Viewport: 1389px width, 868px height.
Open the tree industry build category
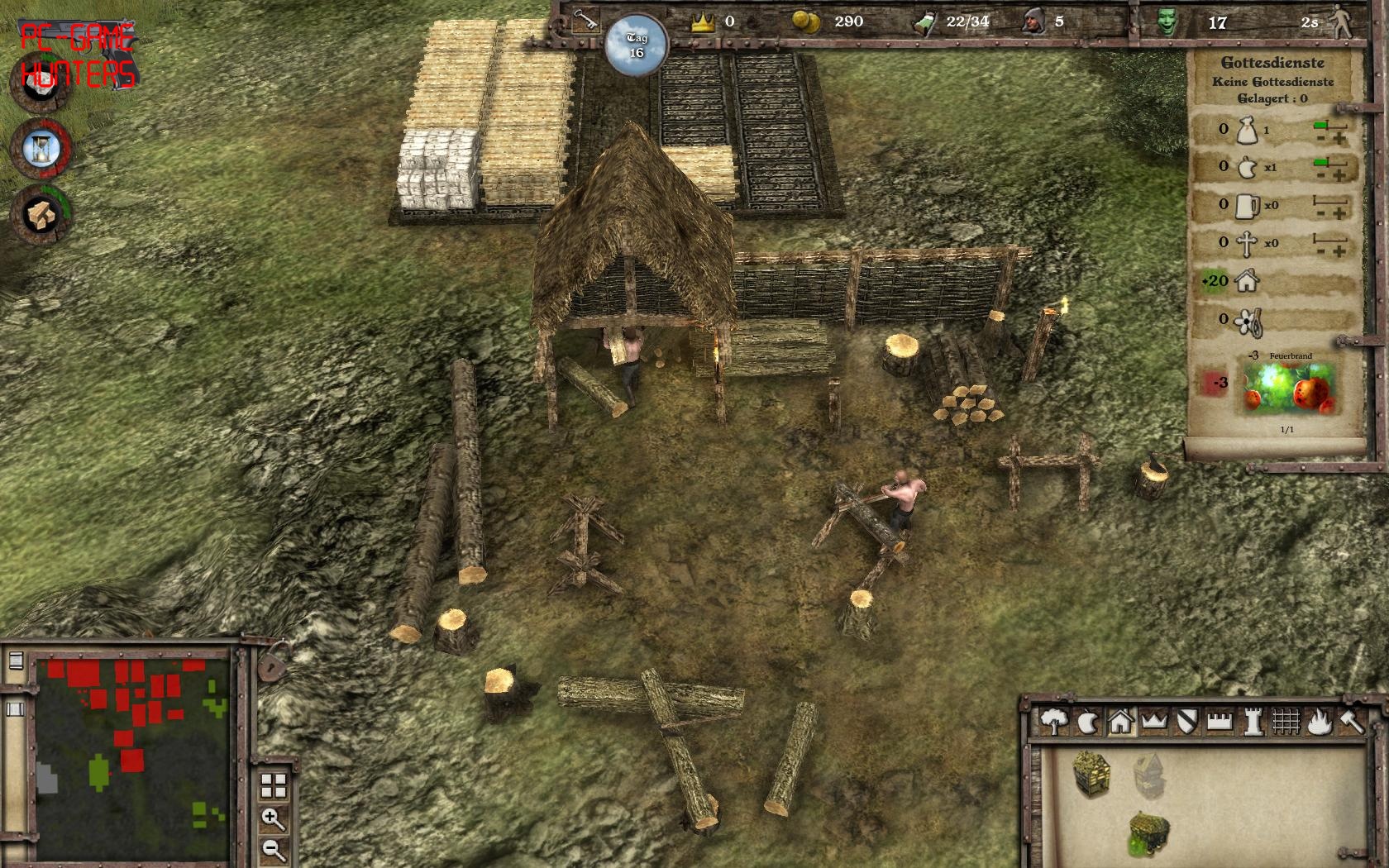pos(1053,722)
